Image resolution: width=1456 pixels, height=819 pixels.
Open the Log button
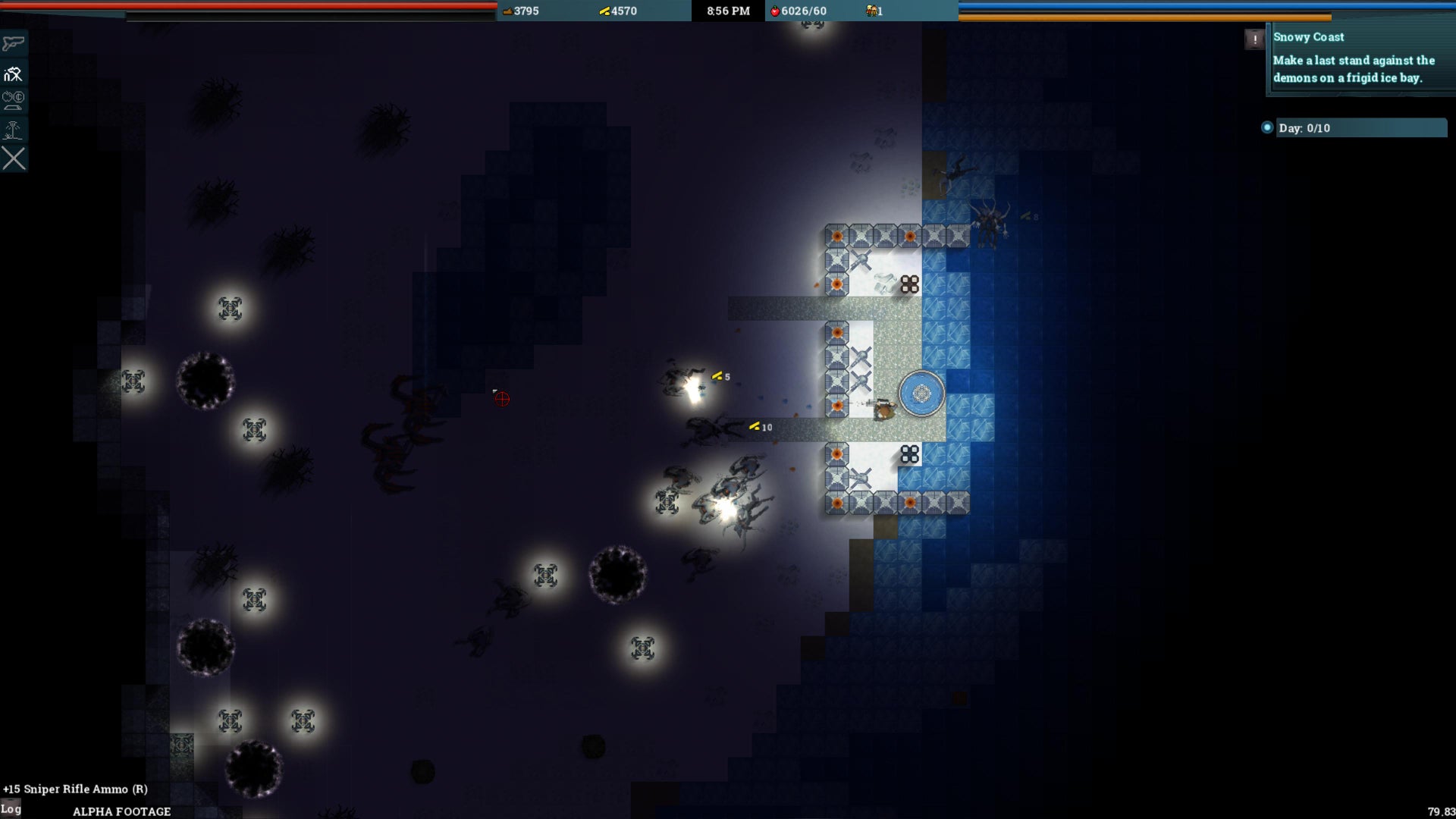(11, 808)
